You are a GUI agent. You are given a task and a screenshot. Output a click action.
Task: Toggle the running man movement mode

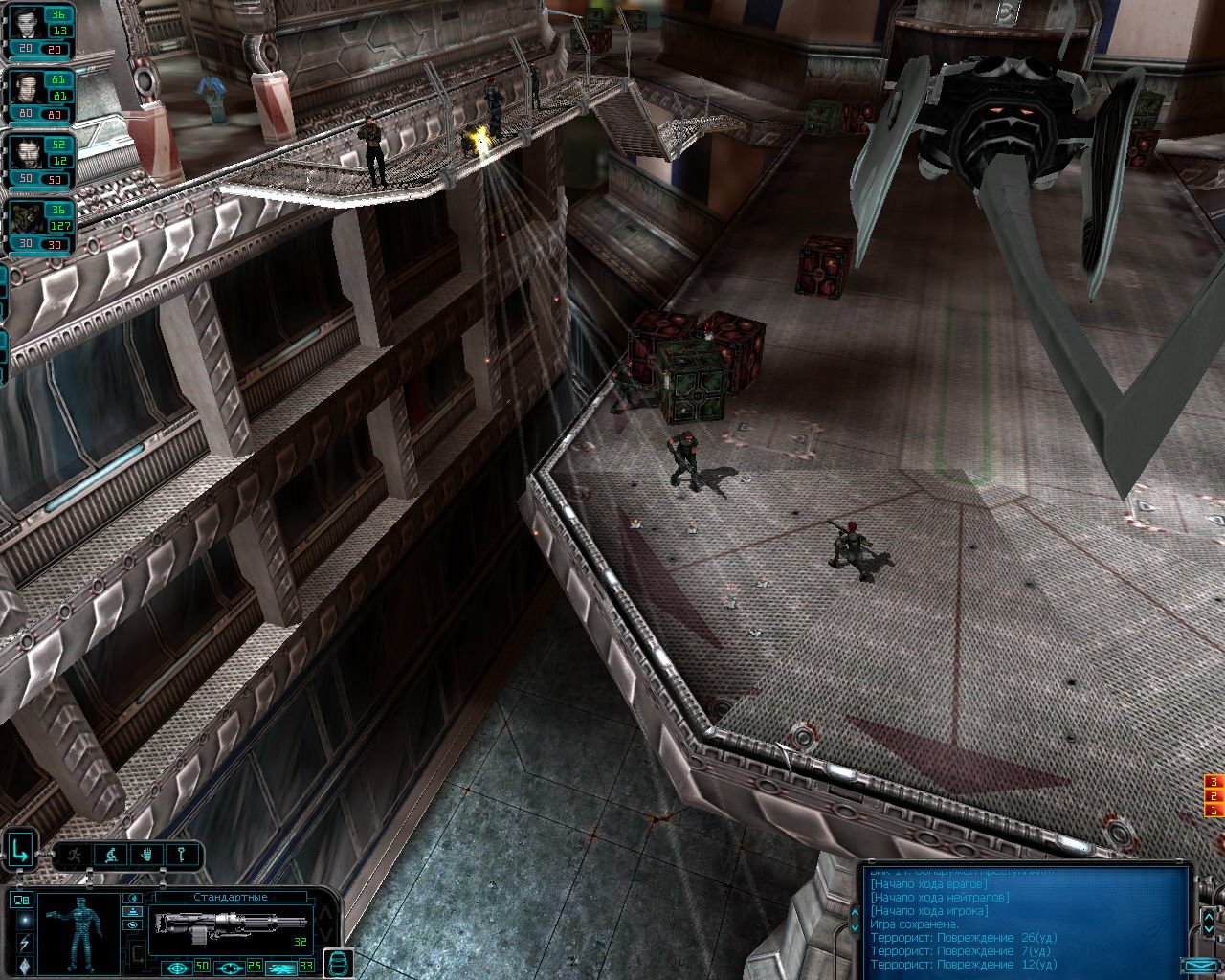coord(75,854)
